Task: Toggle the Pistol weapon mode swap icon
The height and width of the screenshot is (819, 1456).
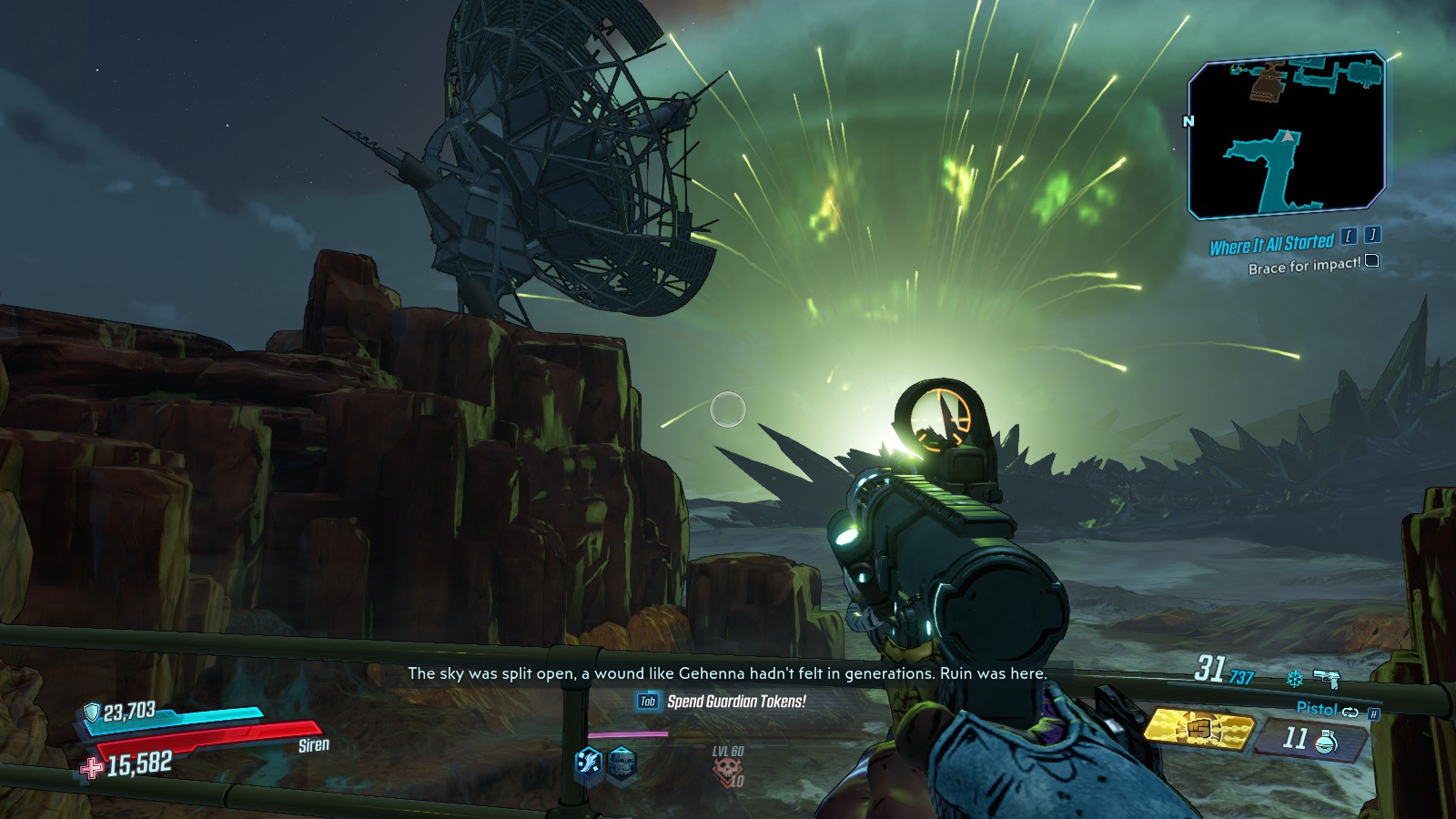Action: tap(1350, 712)
